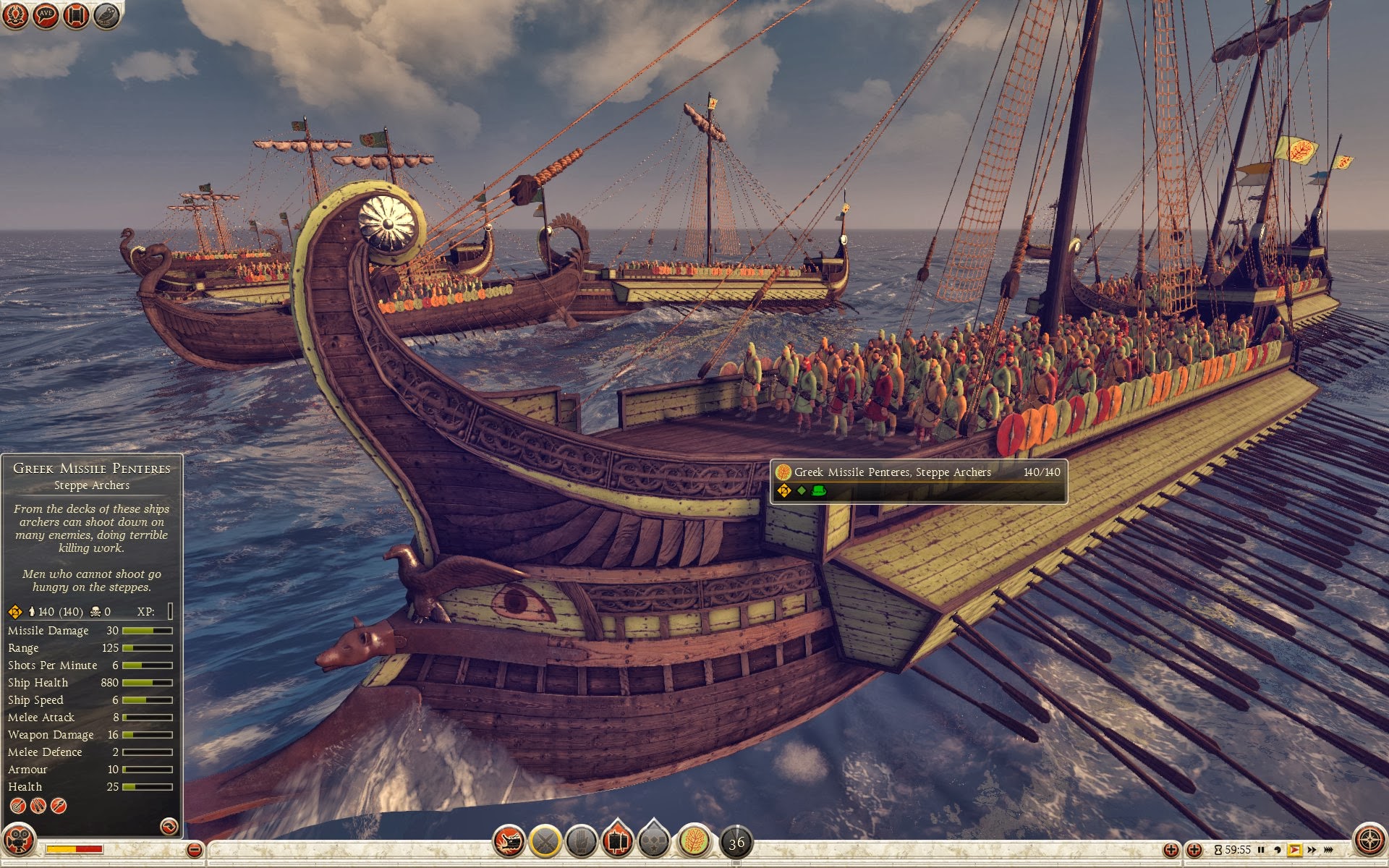Open the formation shapes button
This screenshot has height=868, width=1389.
click(654, 841)
